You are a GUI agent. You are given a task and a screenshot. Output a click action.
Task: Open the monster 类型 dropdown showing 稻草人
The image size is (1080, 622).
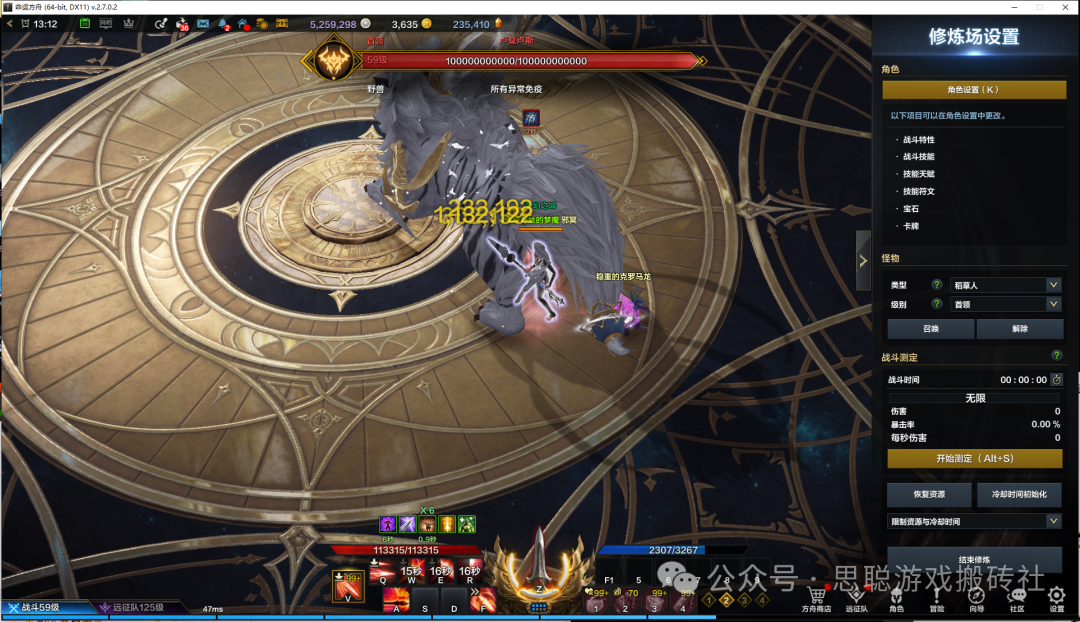(x=1004, y=285)
